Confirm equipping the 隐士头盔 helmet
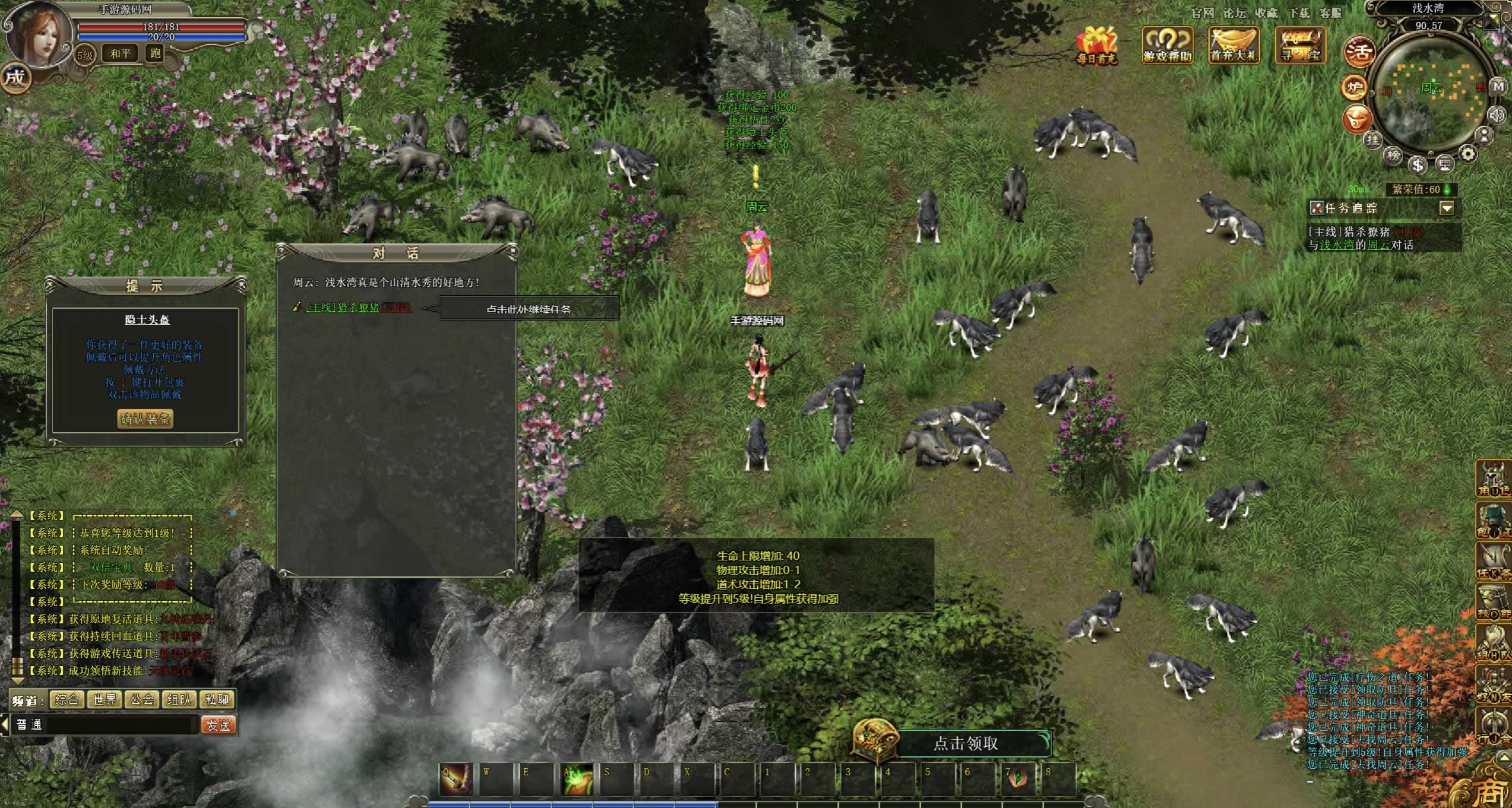 [145, 419]
